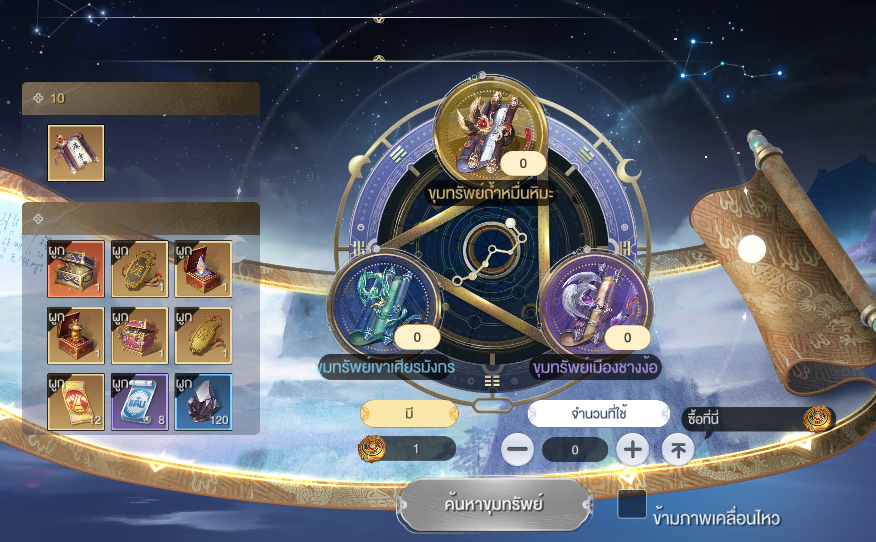The width and height of the screenshot is (876, 542).
Task: Select the red seal ticket with 12
Action: click(x=75, y=402)
